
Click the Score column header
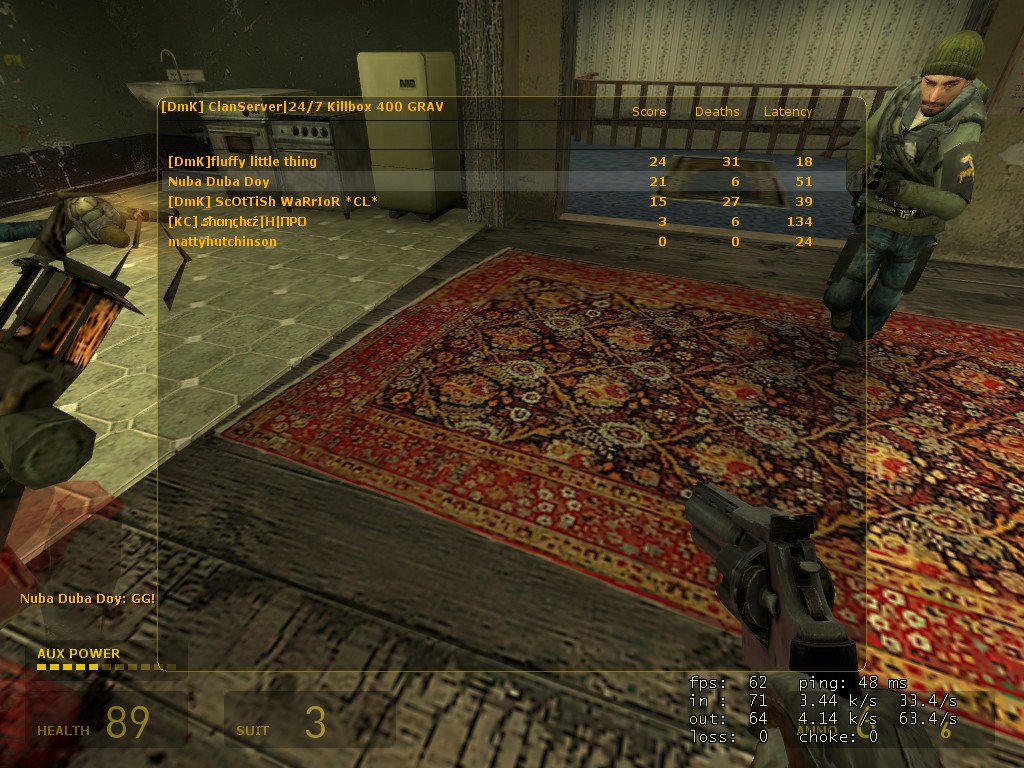[x=649, y=112]
